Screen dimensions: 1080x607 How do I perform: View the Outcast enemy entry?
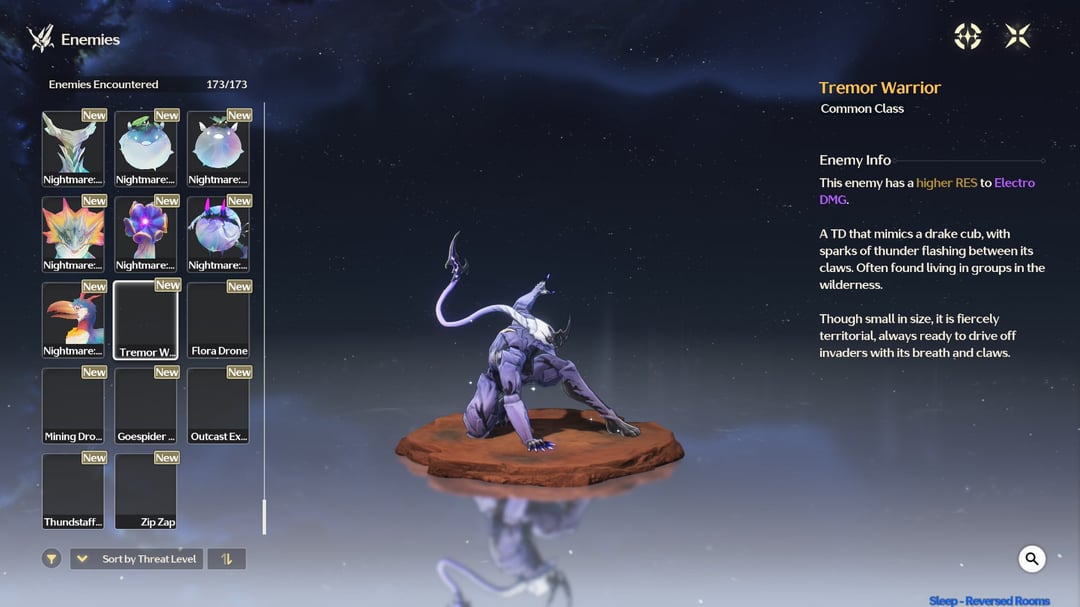coord(218,405)
